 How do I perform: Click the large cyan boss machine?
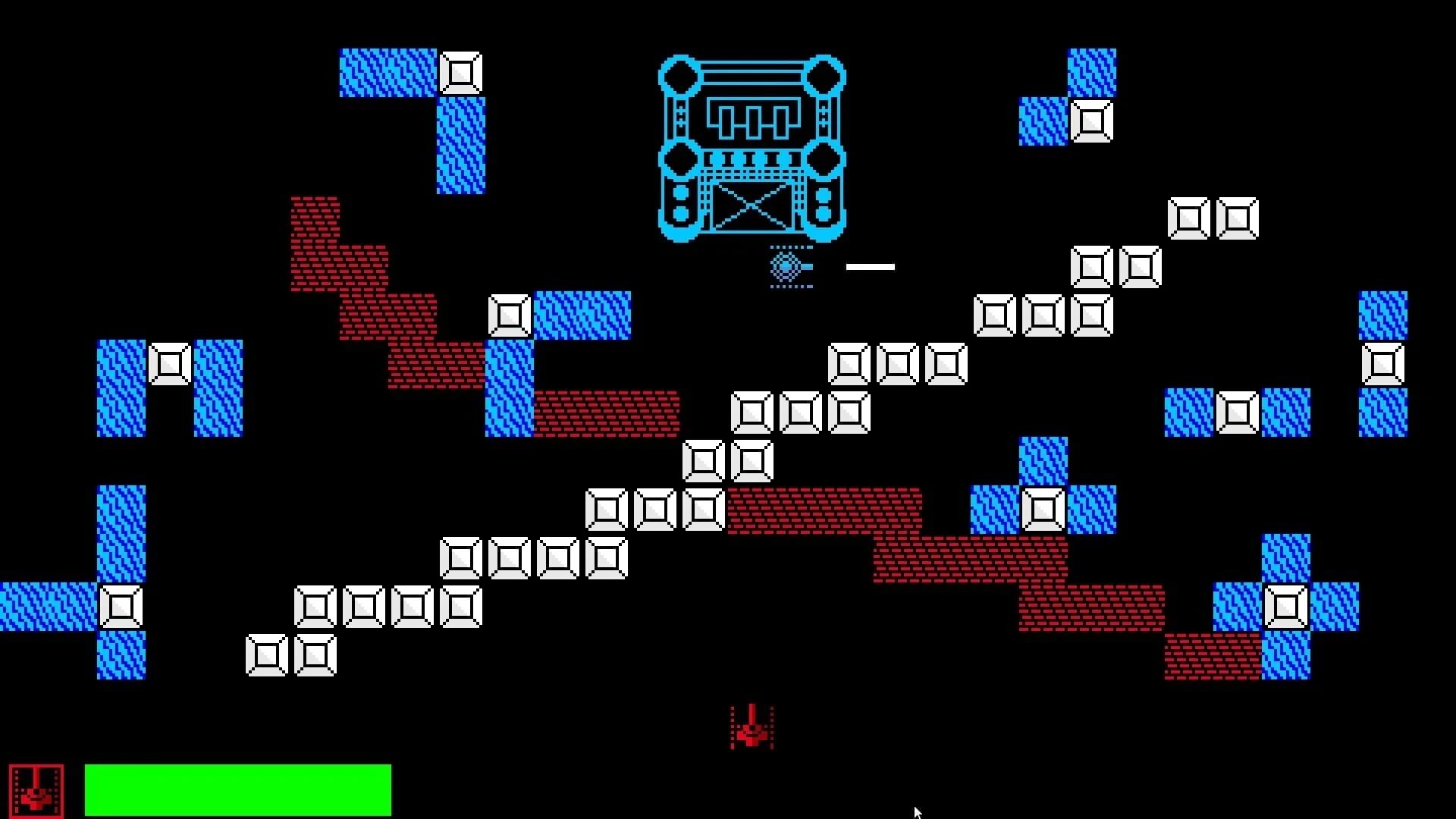tap(751, 144)
